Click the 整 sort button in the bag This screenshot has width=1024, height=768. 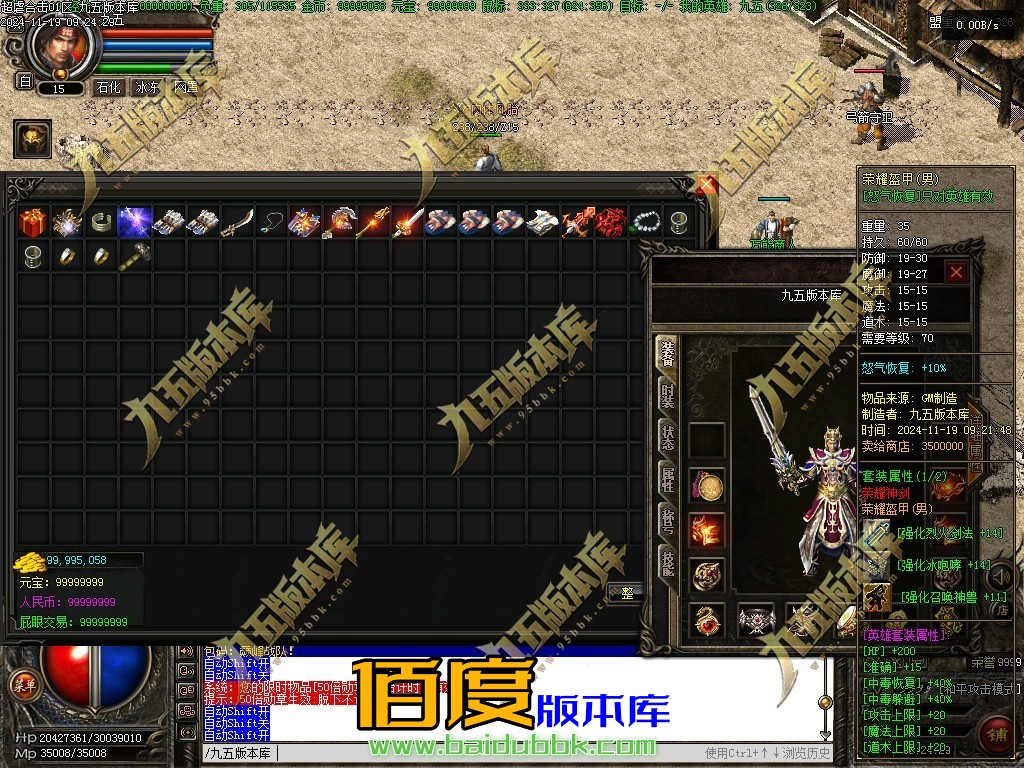pos(625,593)
